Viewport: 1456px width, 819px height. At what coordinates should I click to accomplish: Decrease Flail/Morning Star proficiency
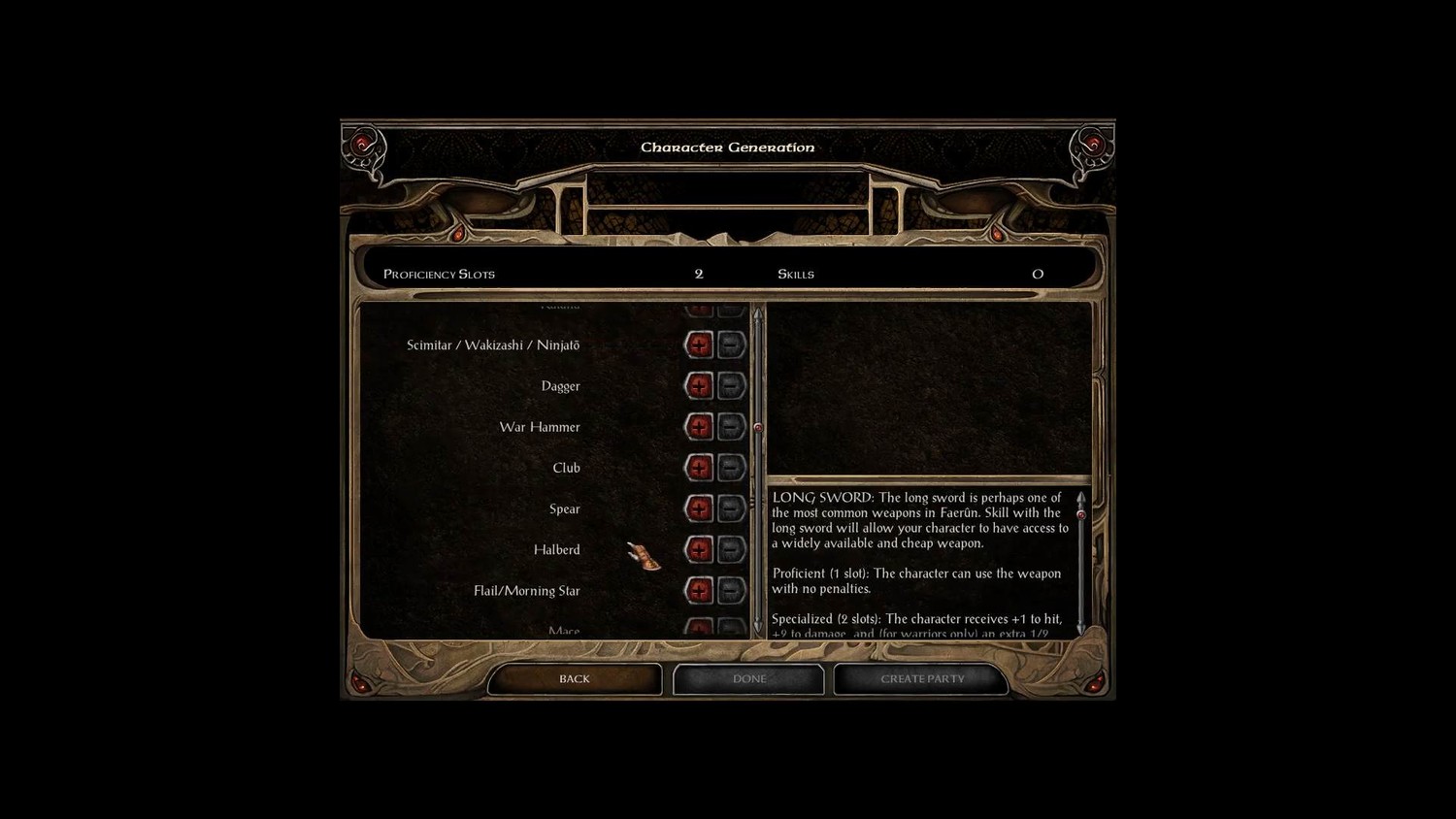click(731, 590)
